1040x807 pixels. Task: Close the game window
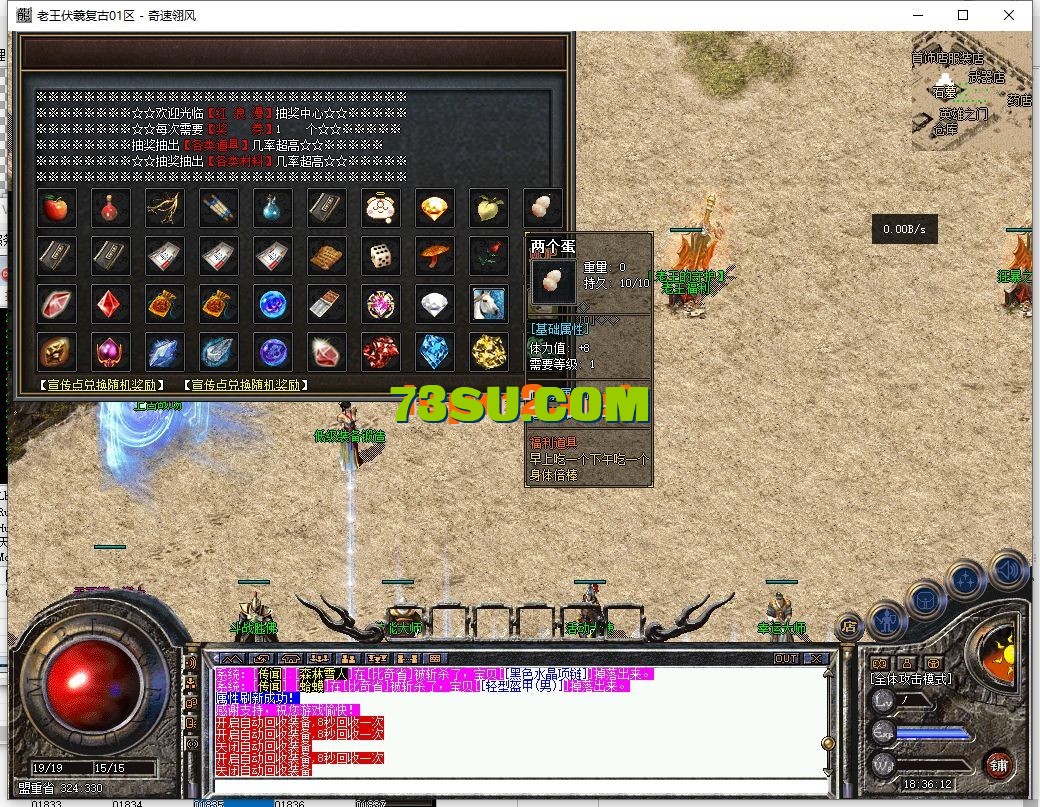pos(1011,15)
